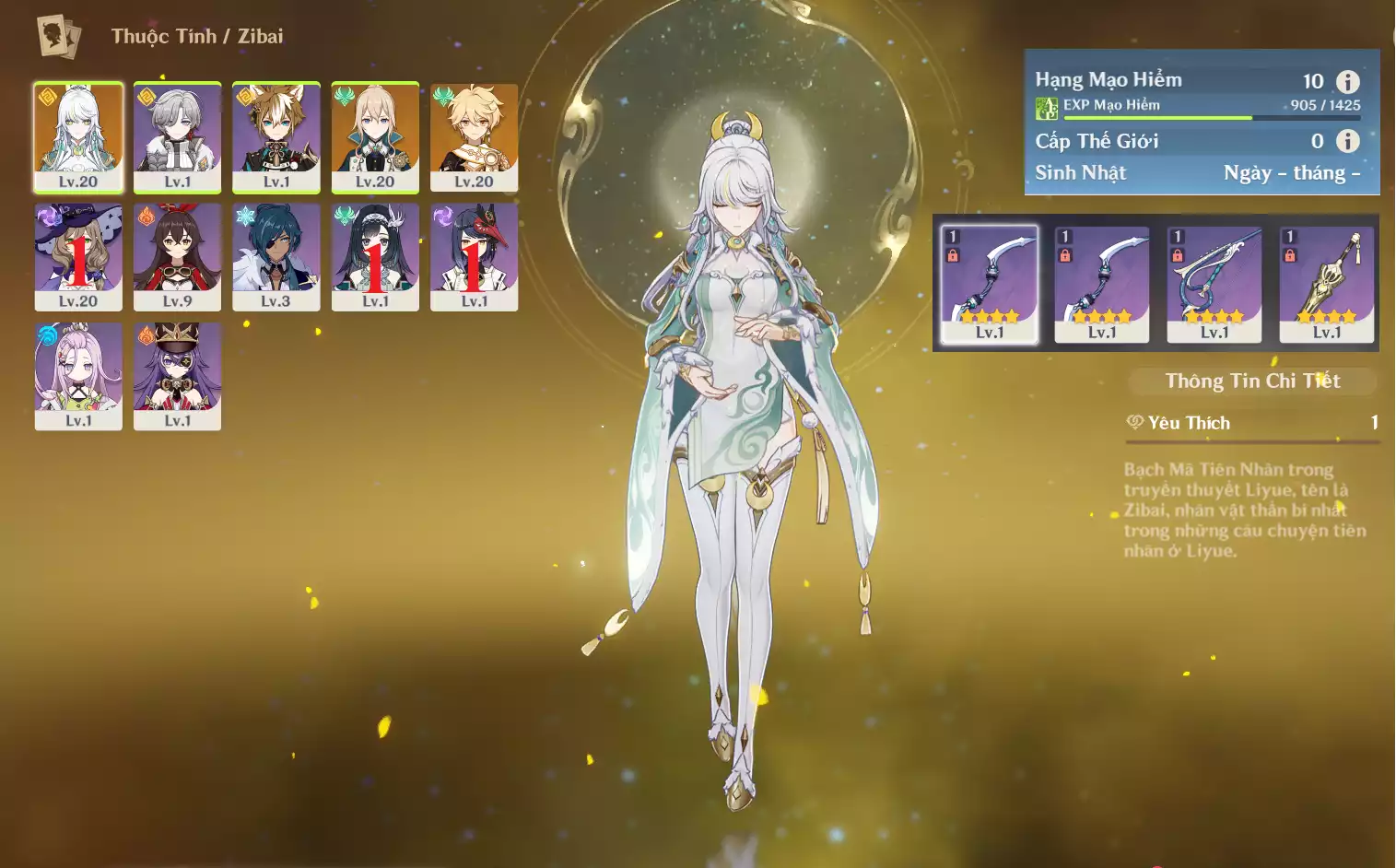Pick Chevreuse with the black officer cap
This screenshot has height=868, width=1396.
pyautogui.click(x=177, y=375)
